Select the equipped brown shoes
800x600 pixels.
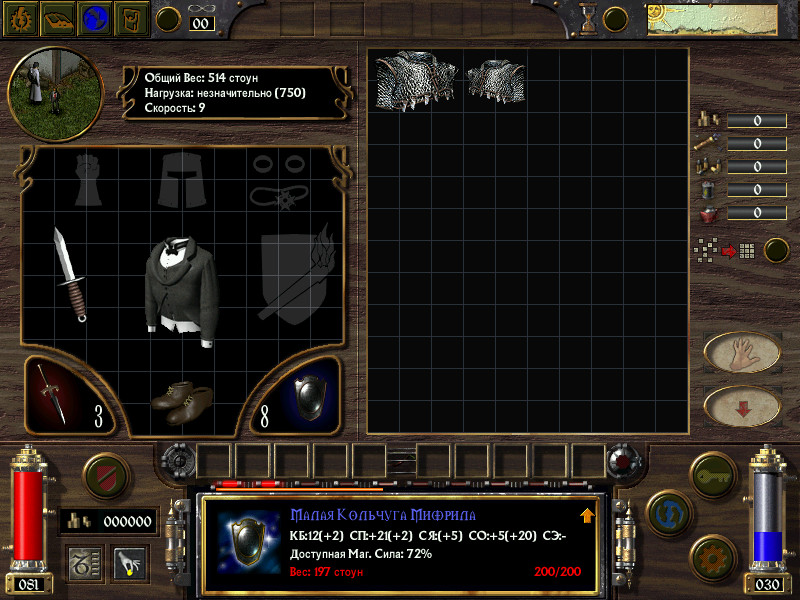click(181, 399)
